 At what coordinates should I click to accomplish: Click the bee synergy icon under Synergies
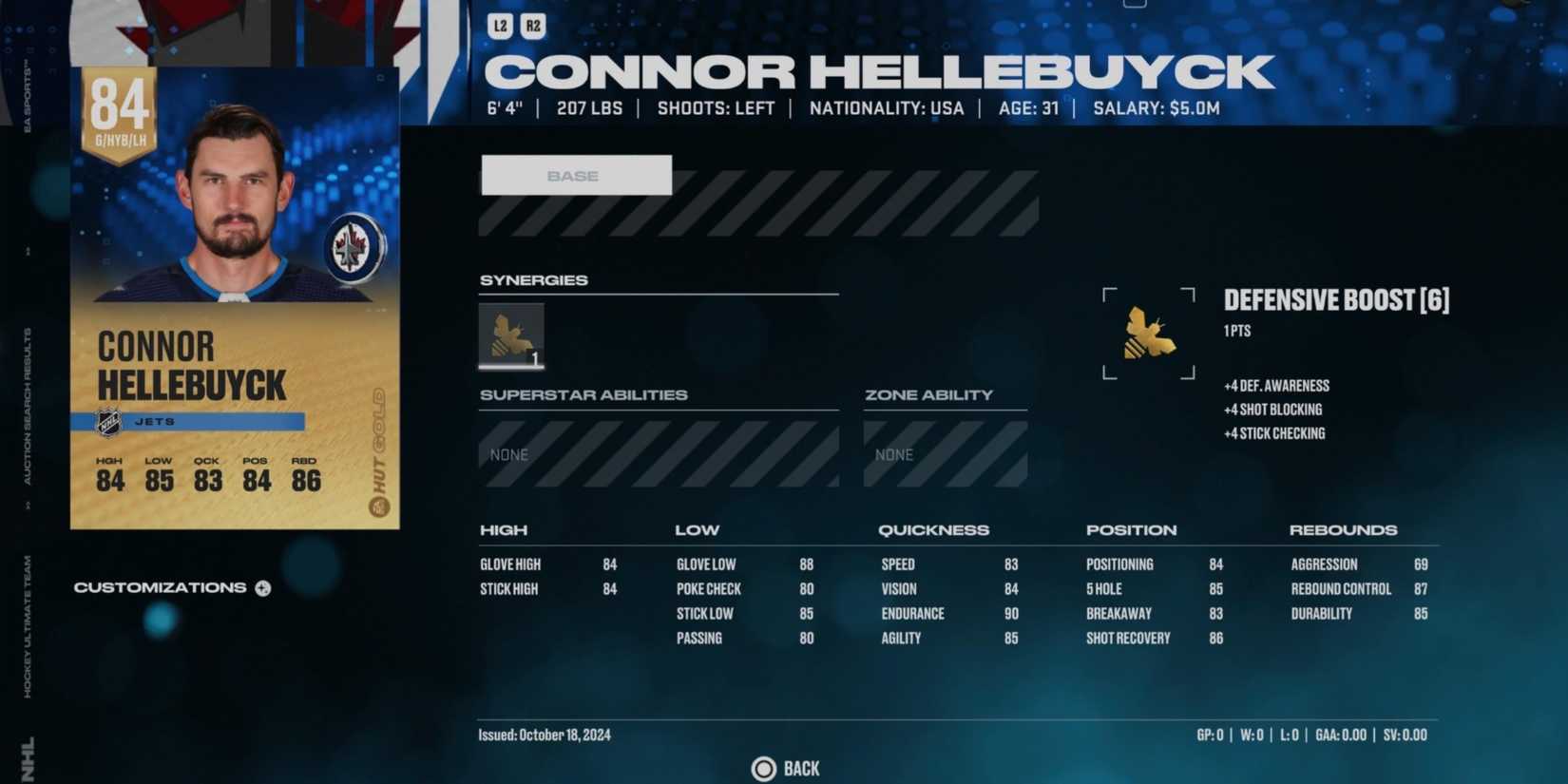pos(511,335)
